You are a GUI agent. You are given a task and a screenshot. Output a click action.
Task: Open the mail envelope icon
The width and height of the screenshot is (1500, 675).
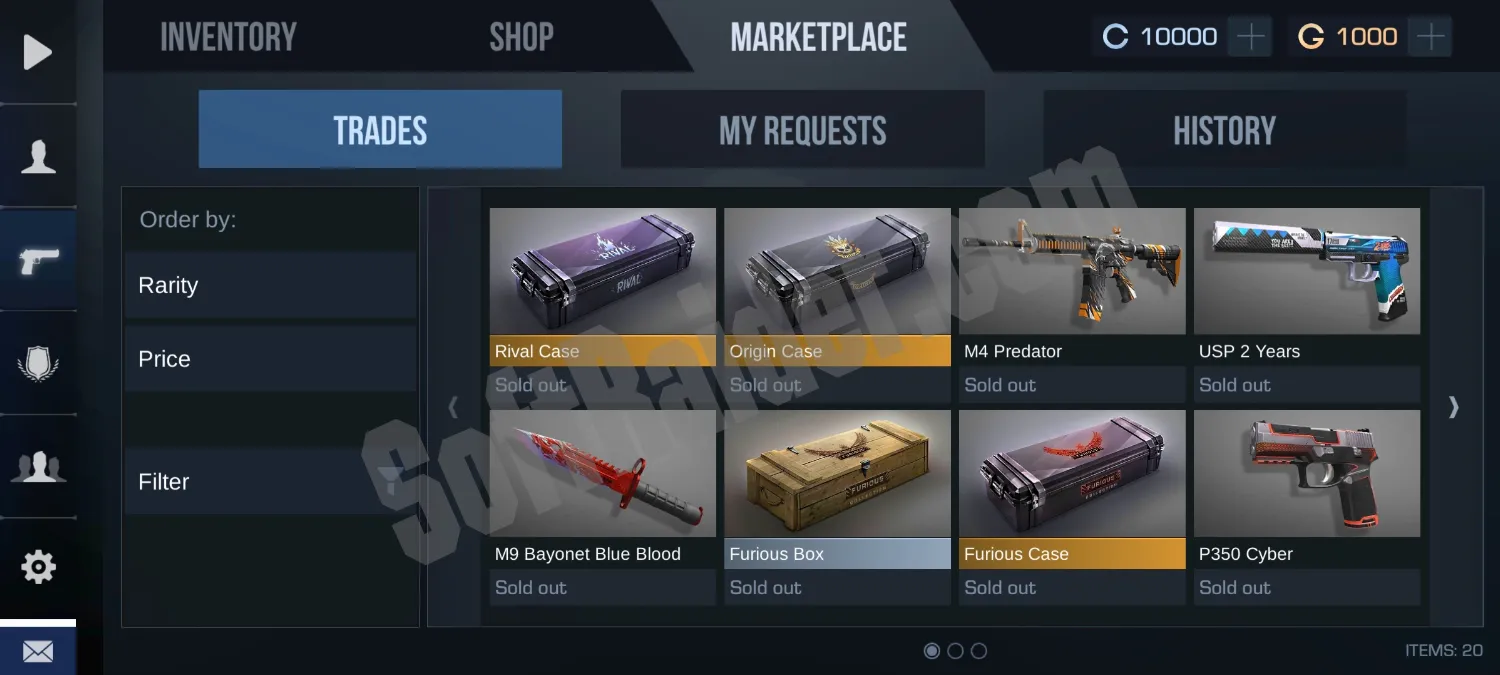click(38, 652)
